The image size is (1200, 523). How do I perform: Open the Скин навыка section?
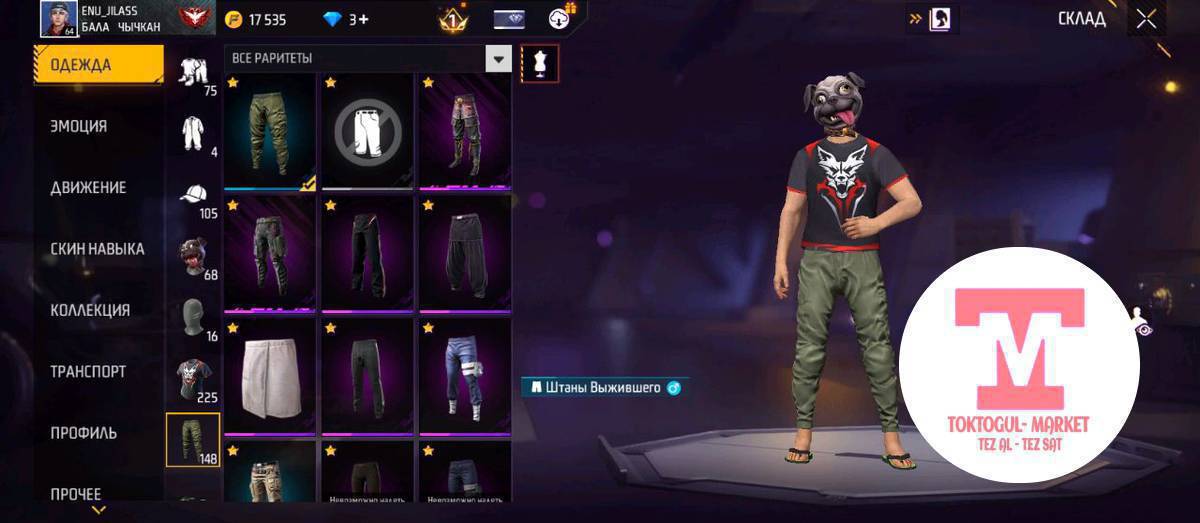pyautogui.click(x=97, y=249)
